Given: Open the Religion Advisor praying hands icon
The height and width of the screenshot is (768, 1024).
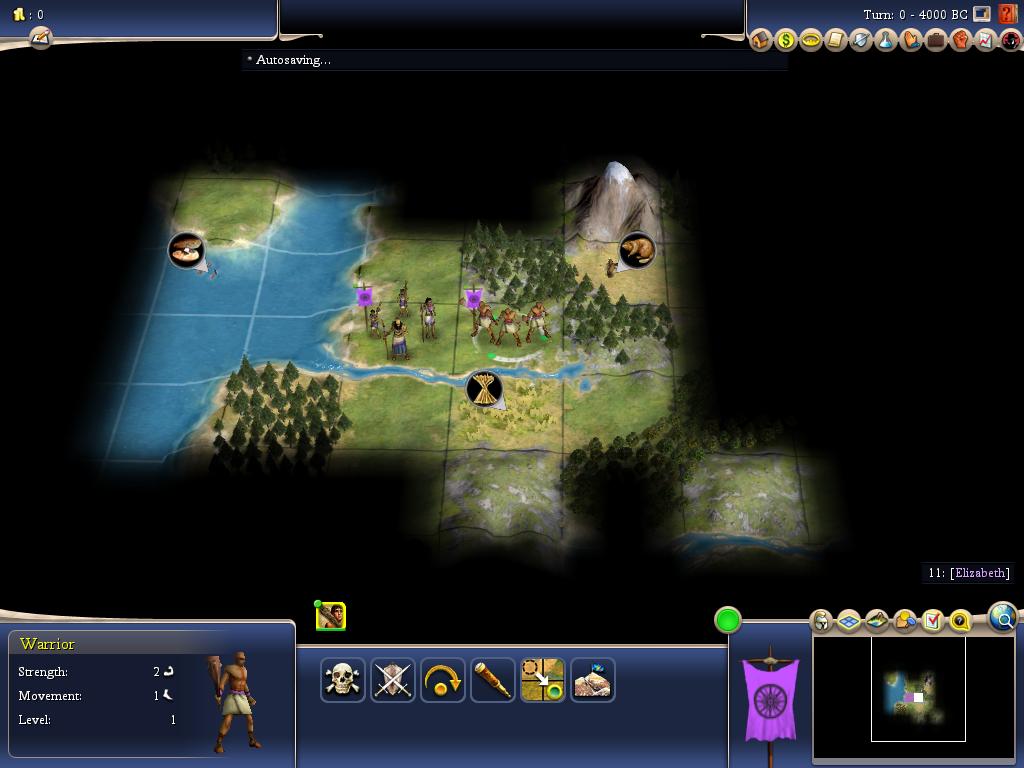Looking at the screenshot, I should point(911,40).
